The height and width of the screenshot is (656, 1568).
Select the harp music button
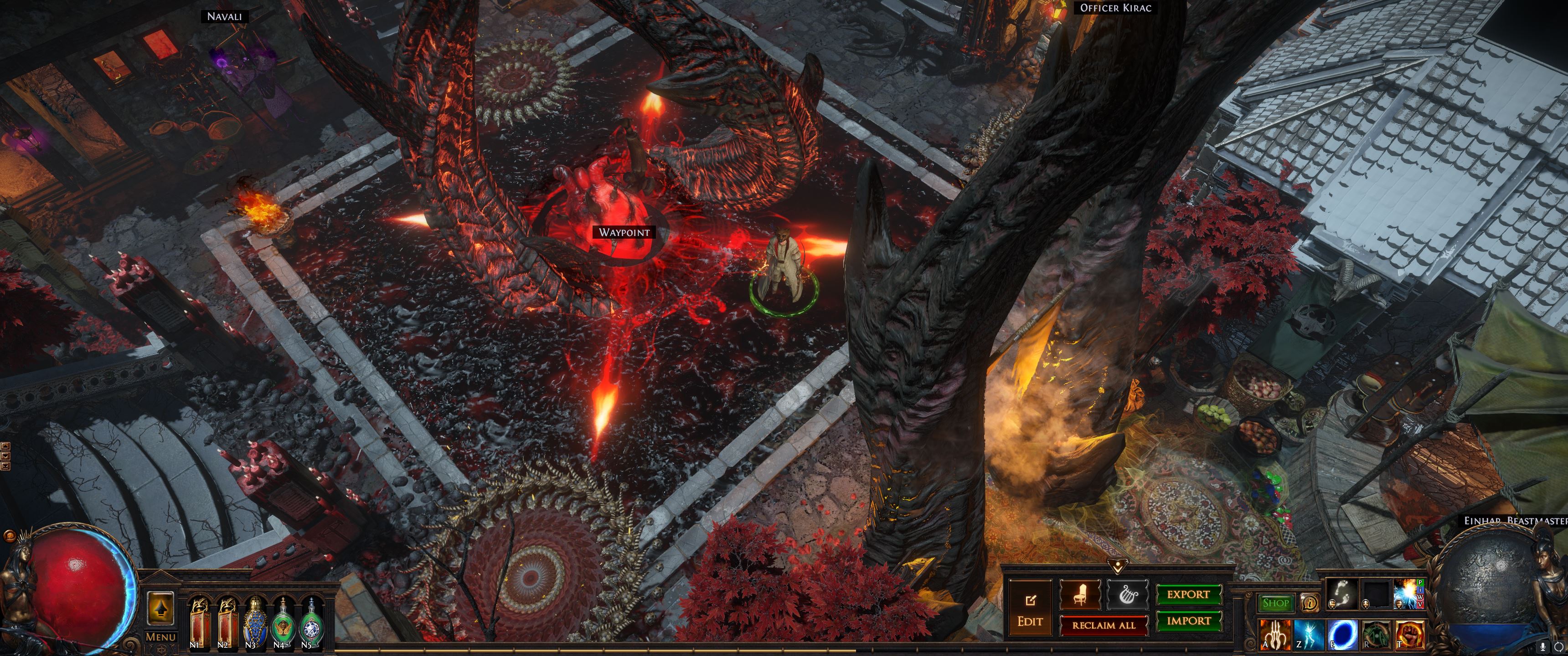[1127, 594]
